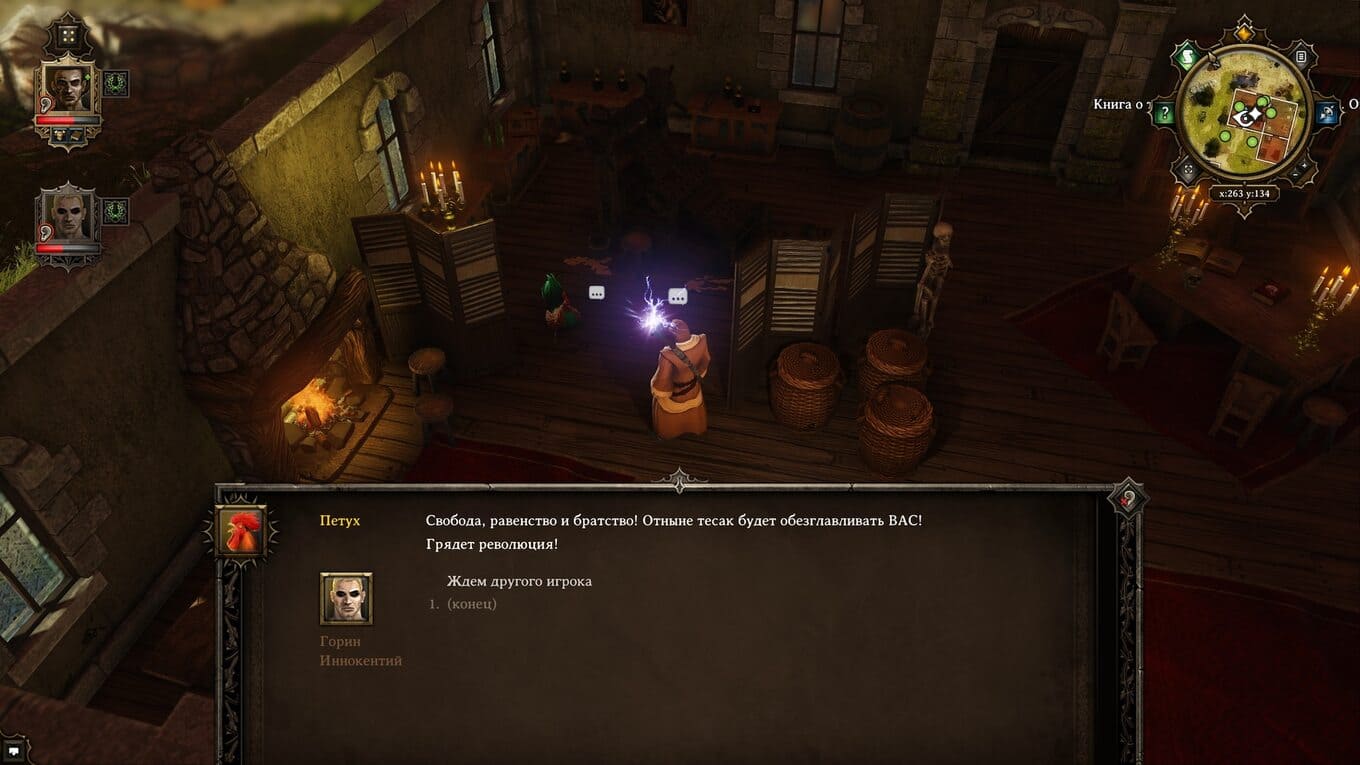Click the brackets icon below-left of the minimap
This screenshot has width=1360, height=765.
click(x=1188, y=171)
